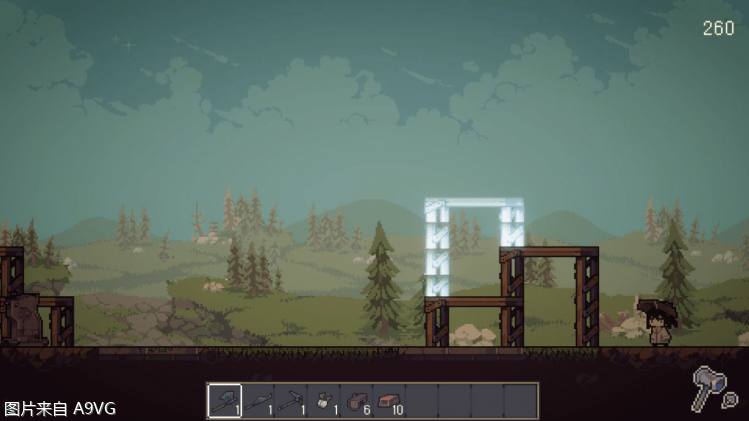Select the axe in the first hotbar slot

coord(224,401)
